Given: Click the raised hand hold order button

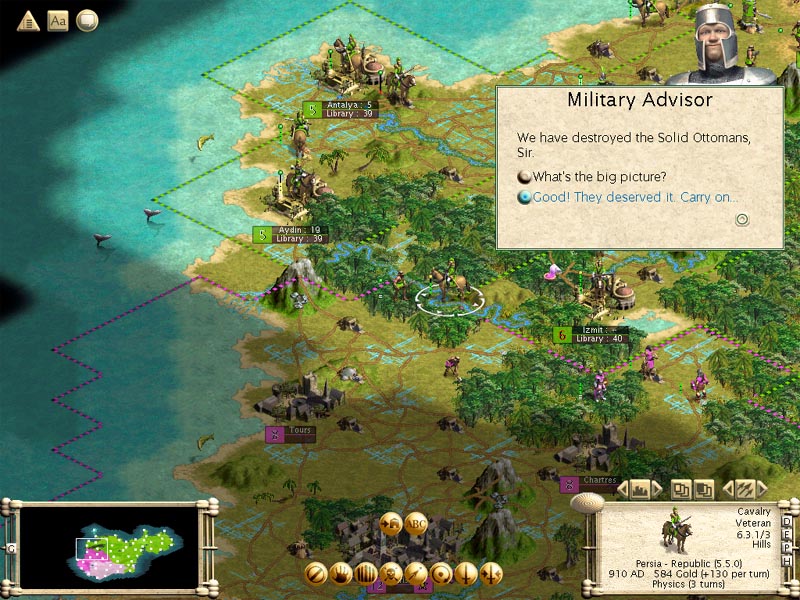Looking at the screenshot, I should tap(341, 574).
